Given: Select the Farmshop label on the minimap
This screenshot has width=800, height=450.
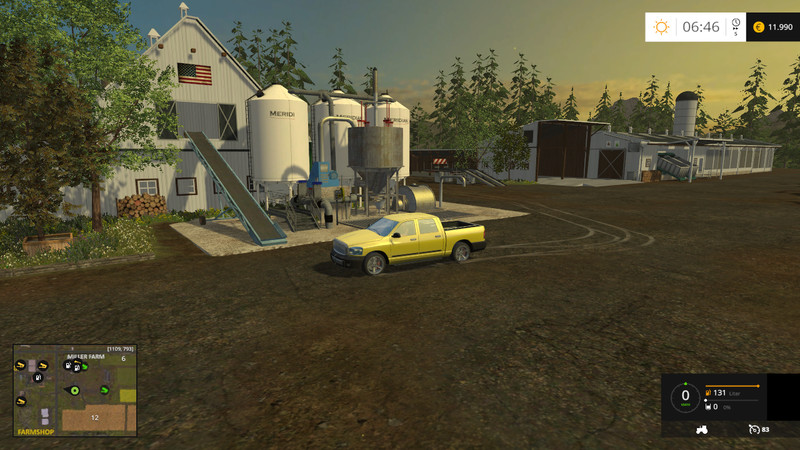Looking at the screenshot, I should [37, 431].
